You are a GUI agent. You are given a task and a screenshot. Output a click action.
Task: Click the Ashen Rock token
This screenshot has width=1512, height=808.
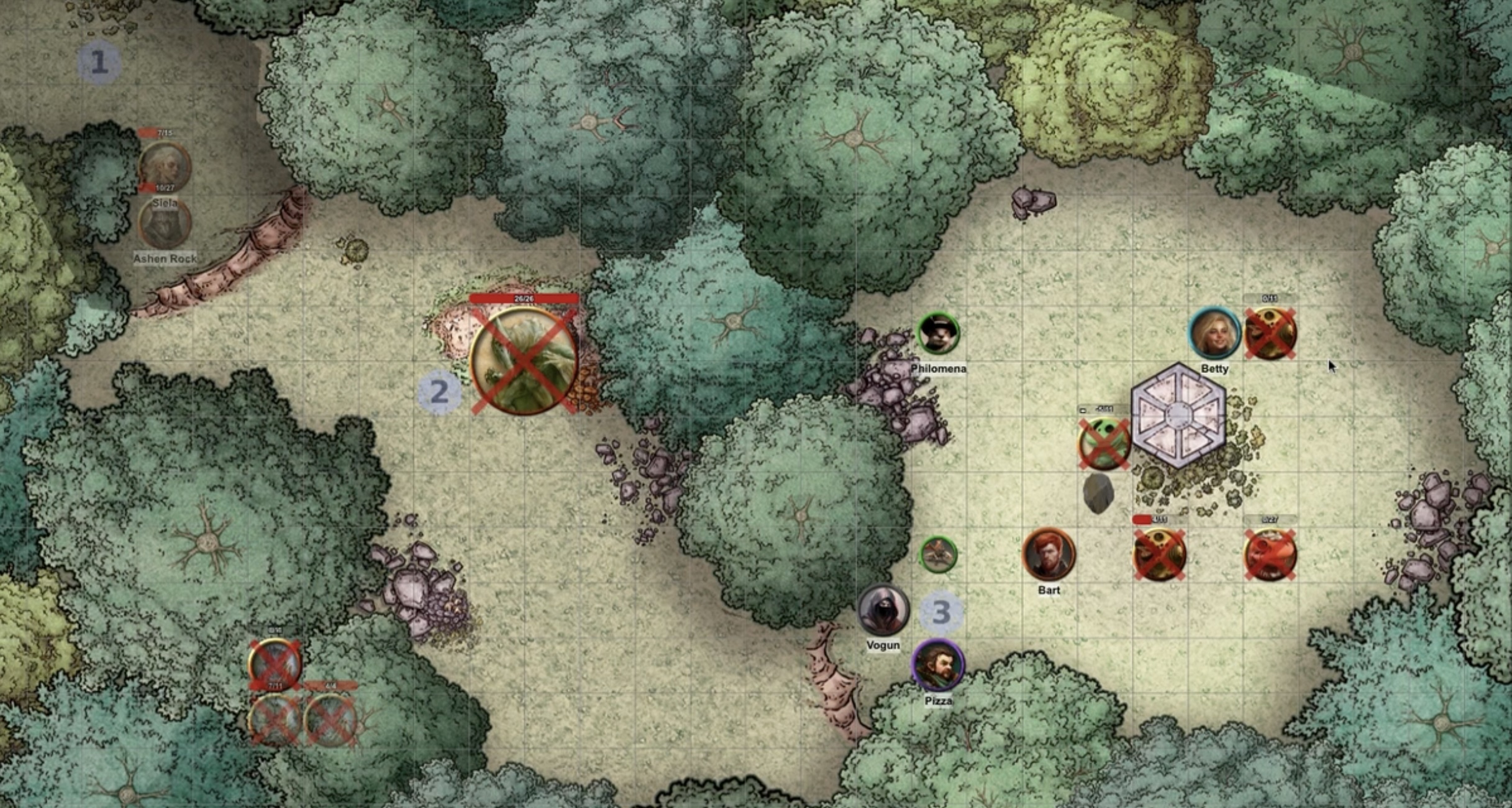pyautogui.click(x=164, y=222)
